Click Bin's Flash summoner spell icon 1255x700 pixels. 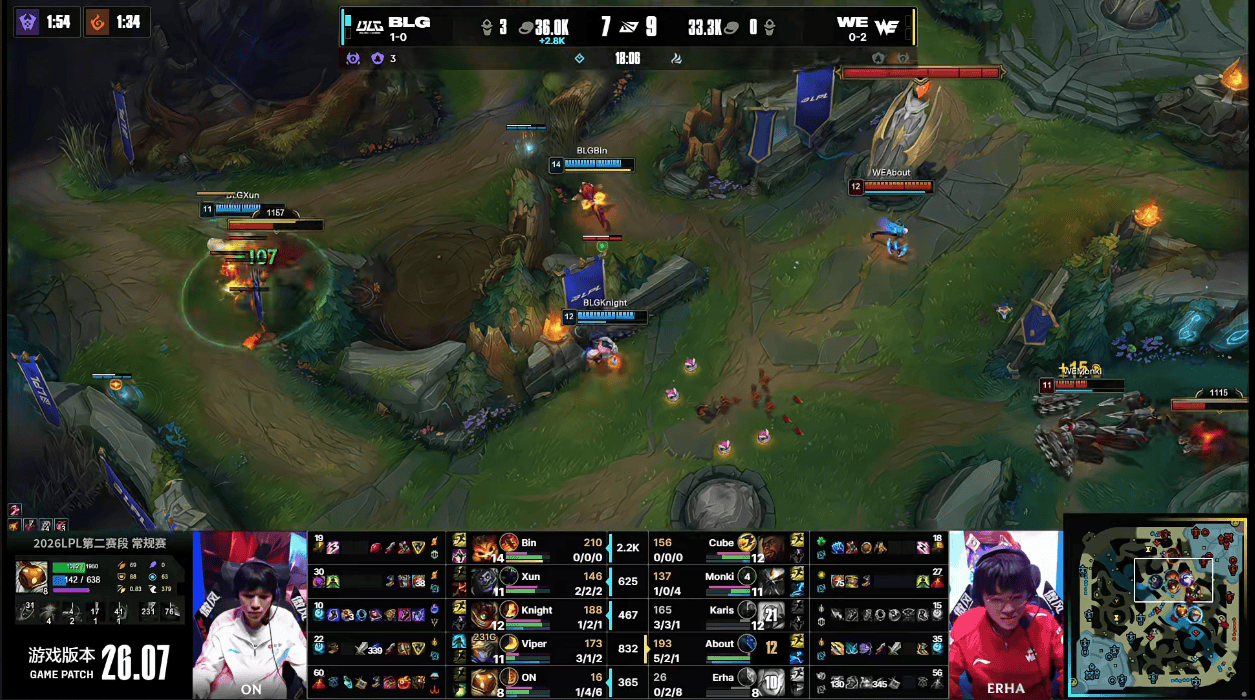459,540
